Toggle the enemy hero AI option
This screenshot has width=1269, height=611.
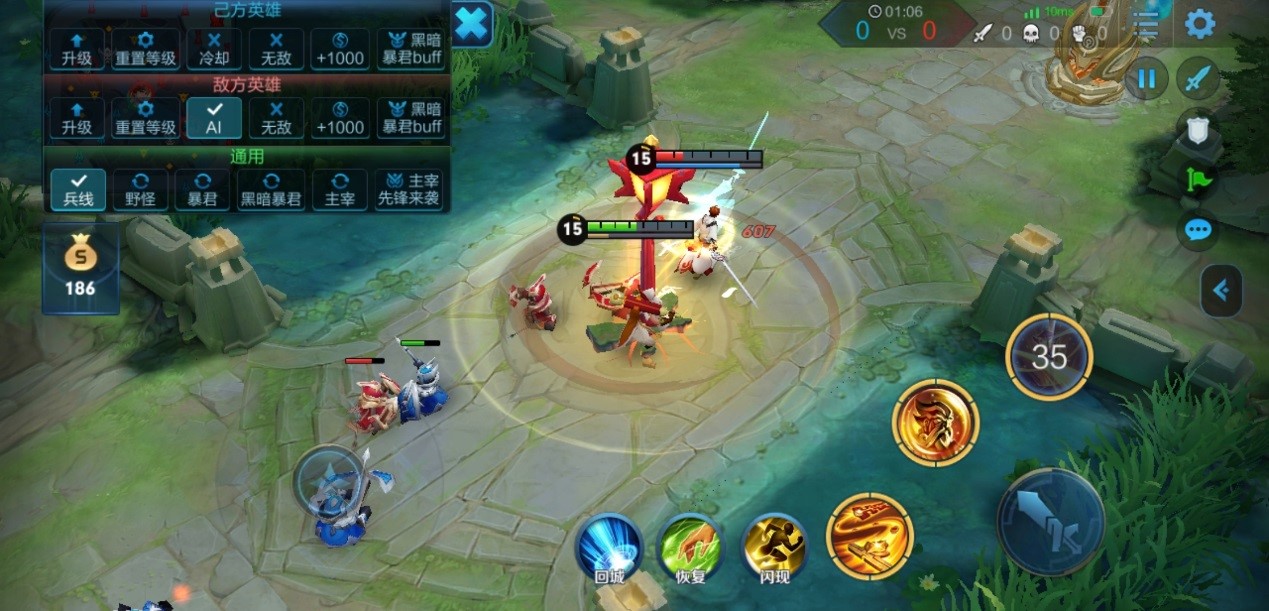pos(214,117)
